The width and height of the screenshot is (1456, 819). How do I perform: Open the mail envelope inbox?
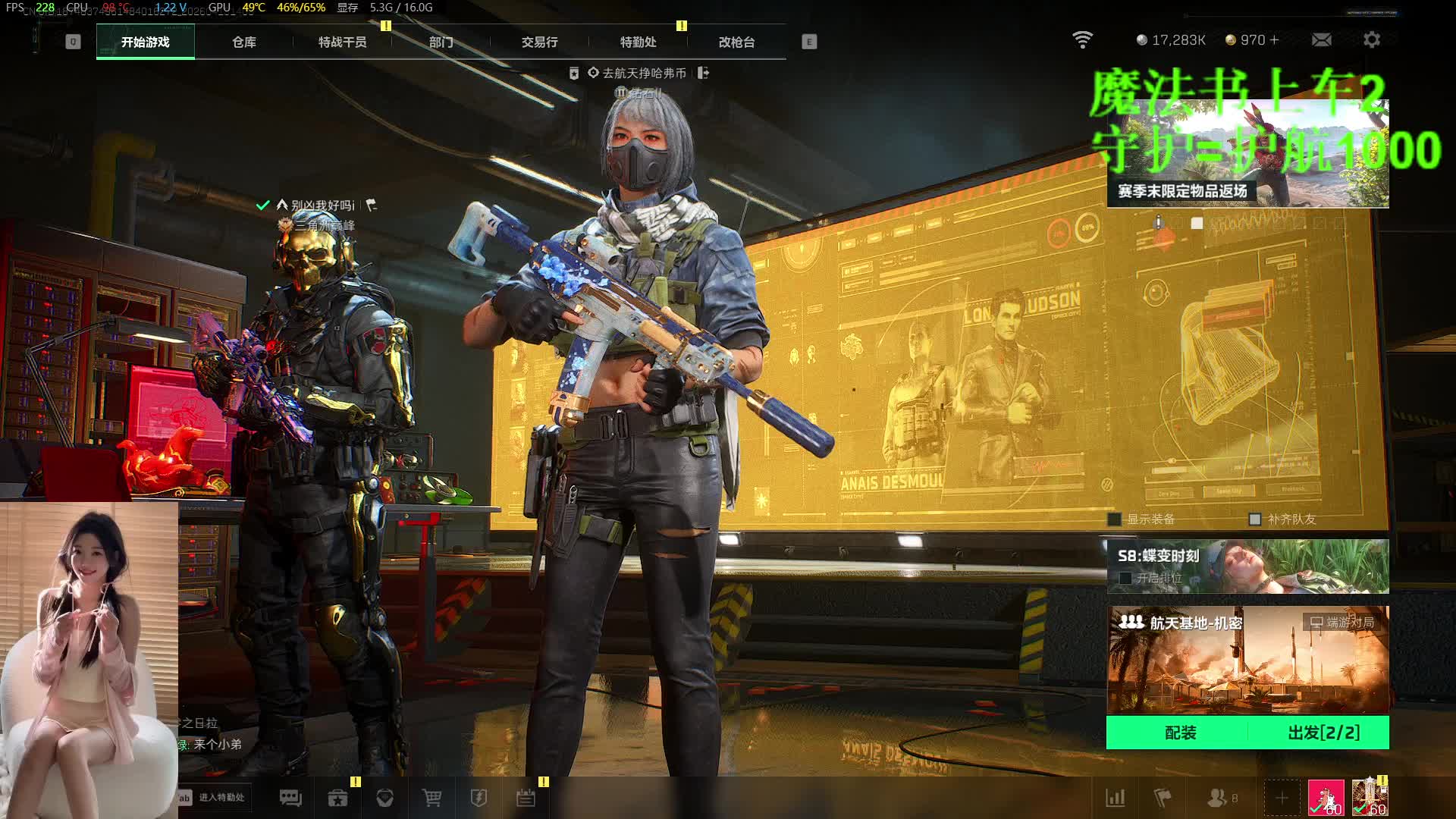[1321, 39]
